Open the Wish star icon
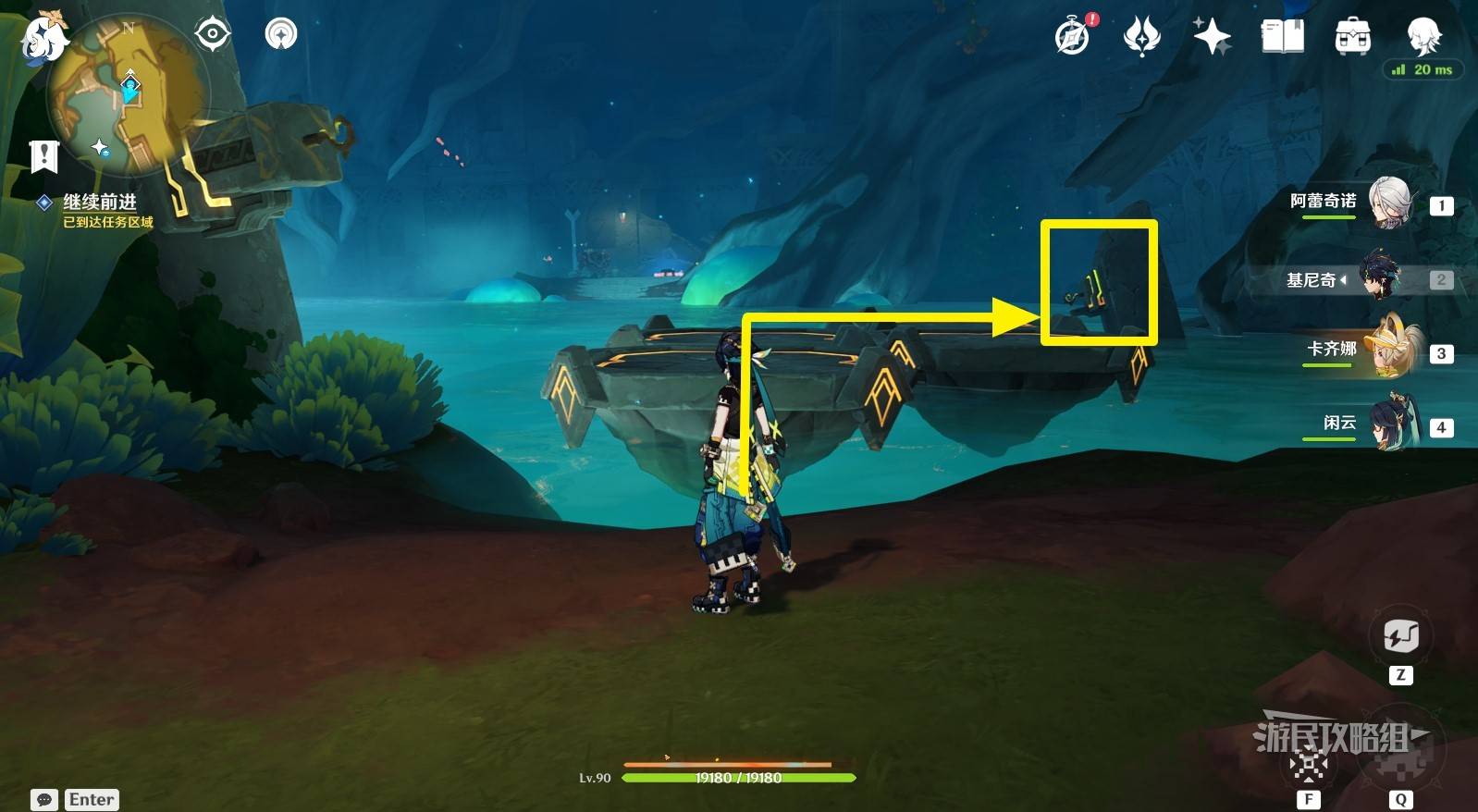Screen dimensions: 1478x812 click(1212, 37)
